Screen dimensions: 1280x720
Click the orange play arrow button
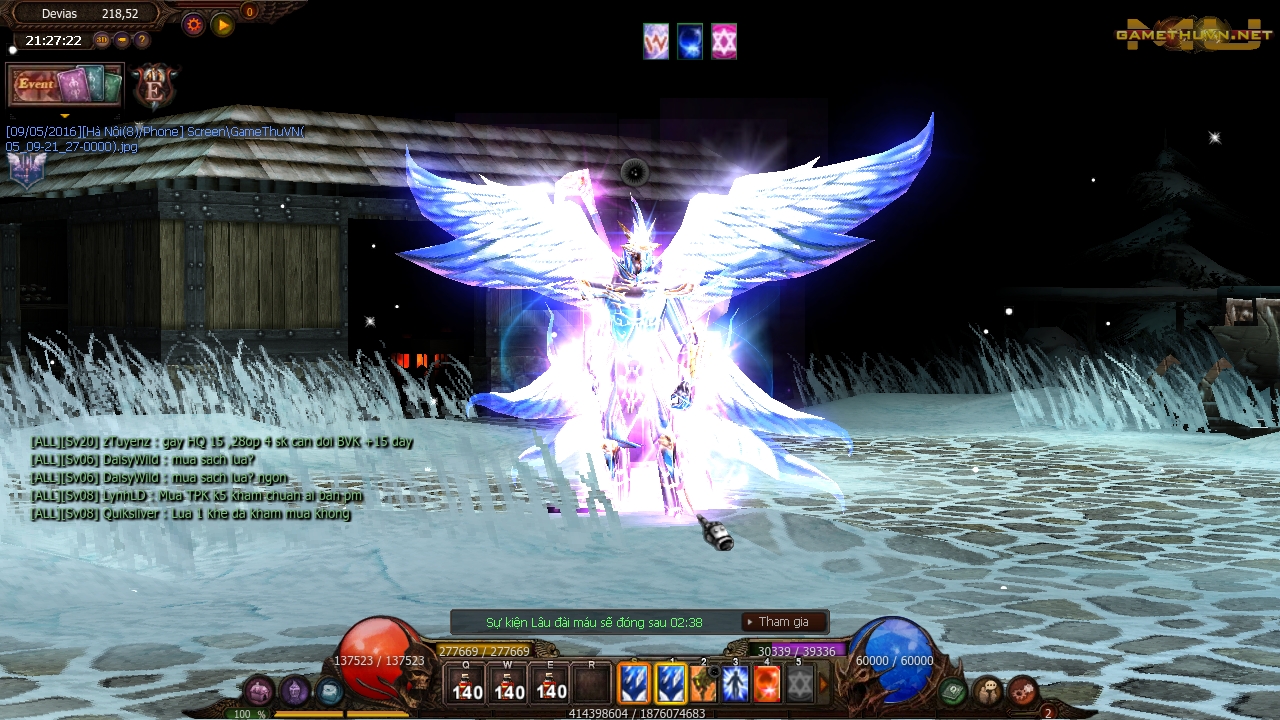coord(223,25)
